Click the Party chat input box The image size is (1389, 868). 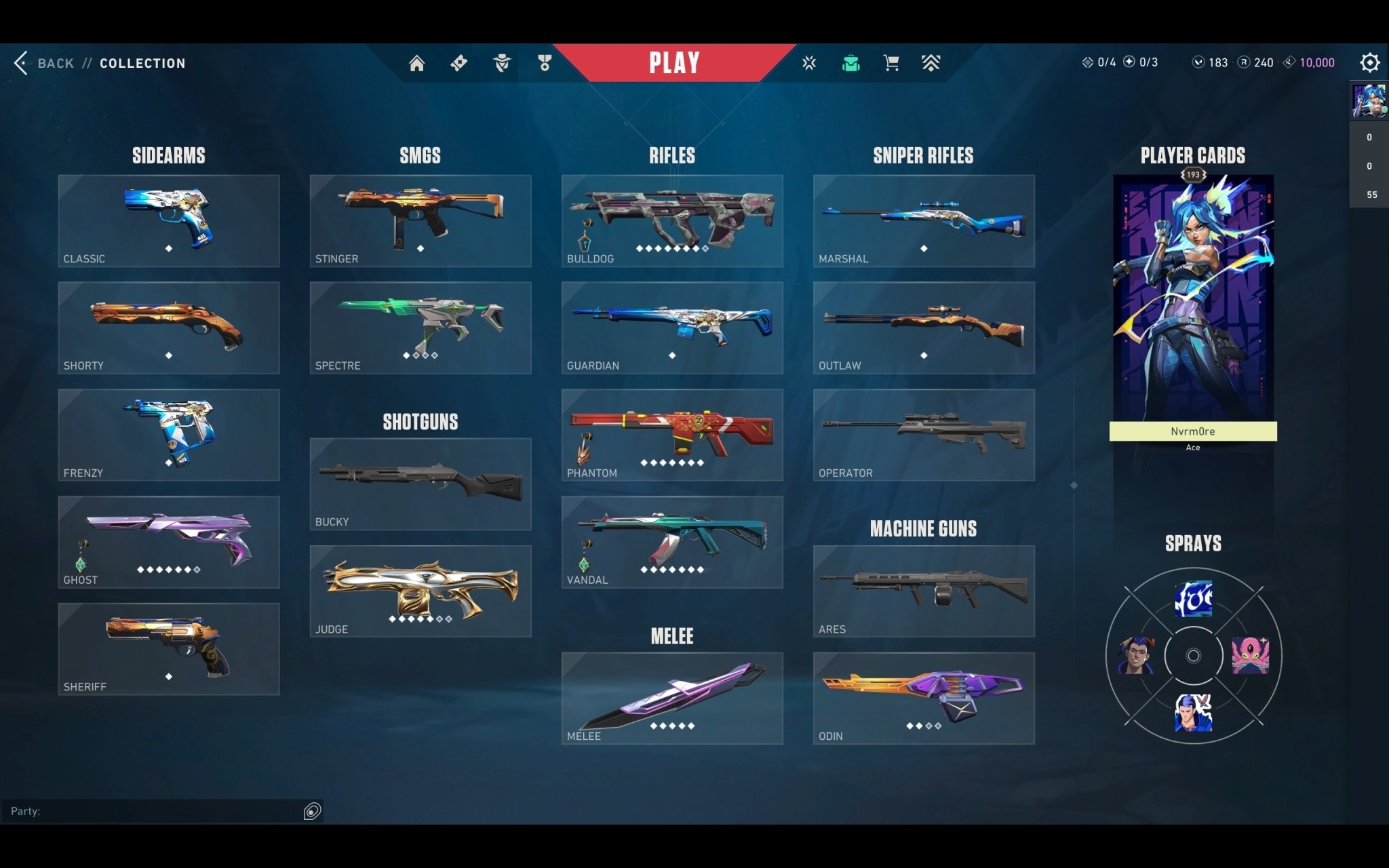click(156, 811)
